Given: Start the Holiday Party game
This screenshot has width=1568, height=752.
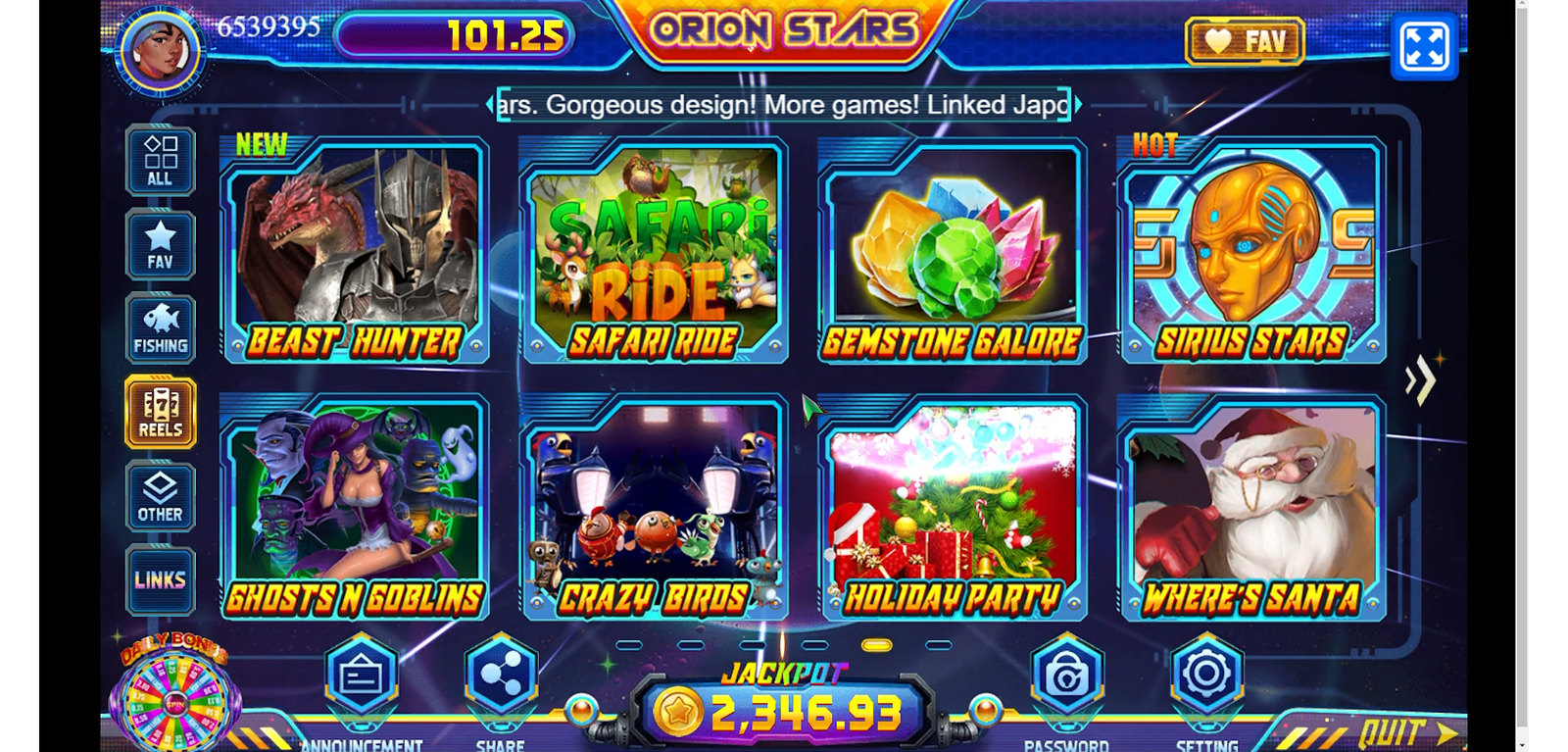Looking at the screenshot, I should 953,507.
